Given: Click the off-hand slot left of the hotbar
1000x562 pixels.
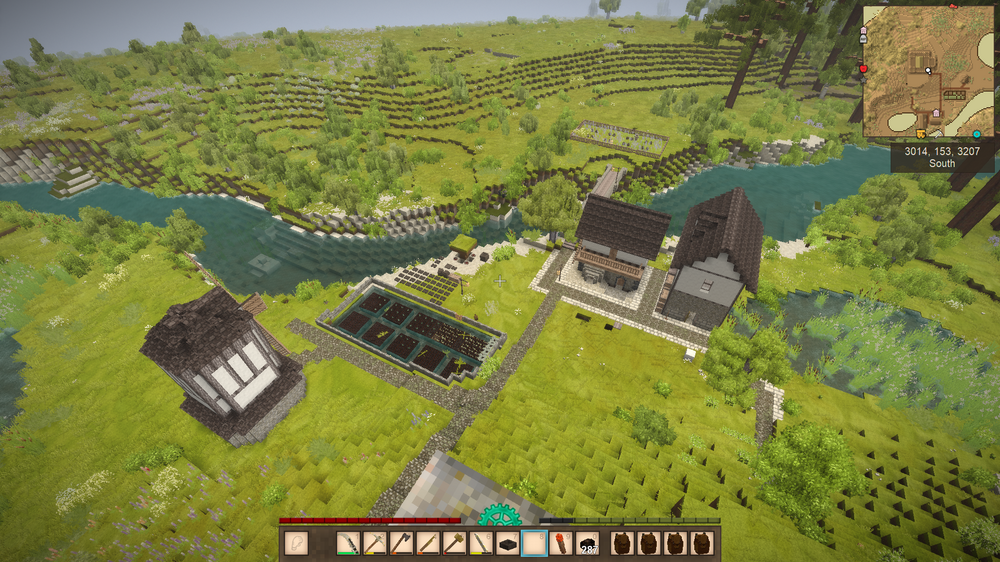Looking at the screenshot, I should pyautogui.click(x=295, y=544).
